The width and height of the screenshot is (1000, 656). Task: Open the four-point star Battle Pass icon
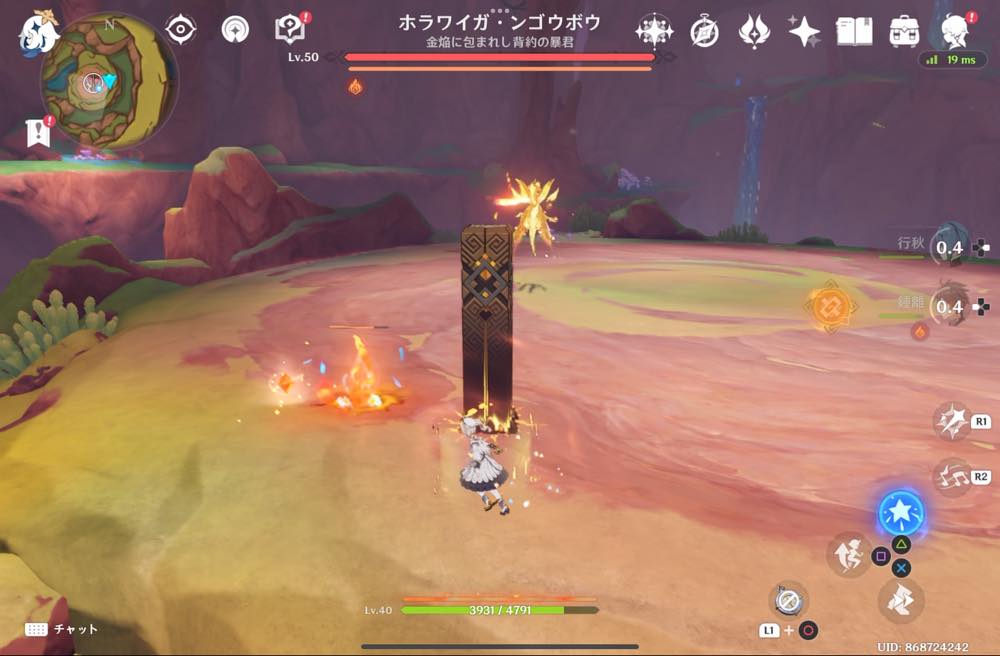coord(804,31)
